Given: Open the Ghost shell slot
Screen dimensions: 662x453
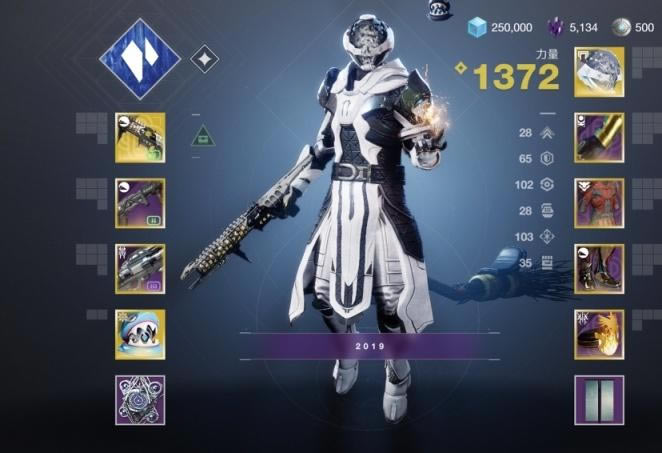Looking at the screenshot, I should (140, 334).
